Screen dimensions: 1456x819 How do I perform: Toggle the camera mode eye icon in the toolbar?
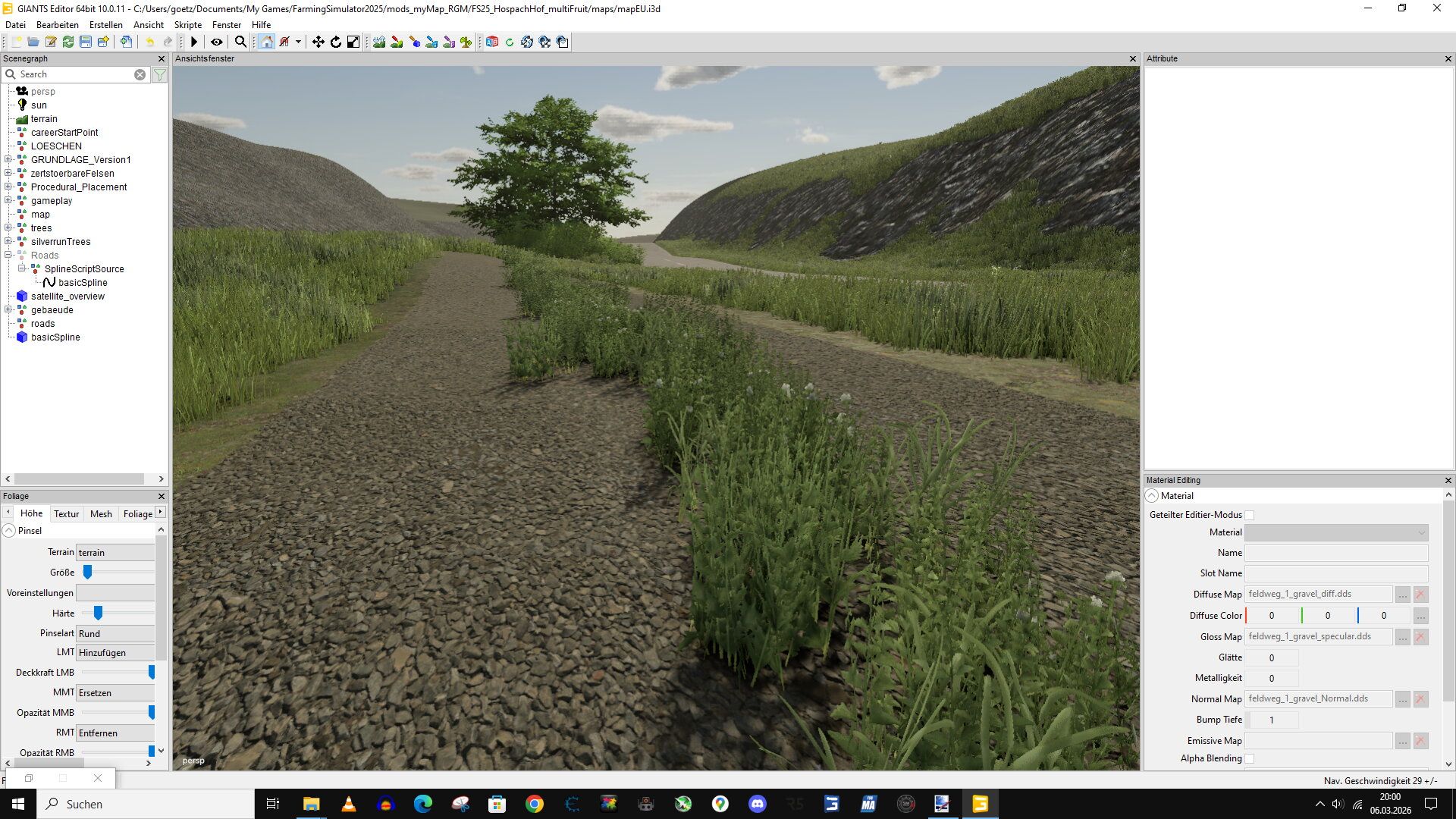[x=217, y=42]
